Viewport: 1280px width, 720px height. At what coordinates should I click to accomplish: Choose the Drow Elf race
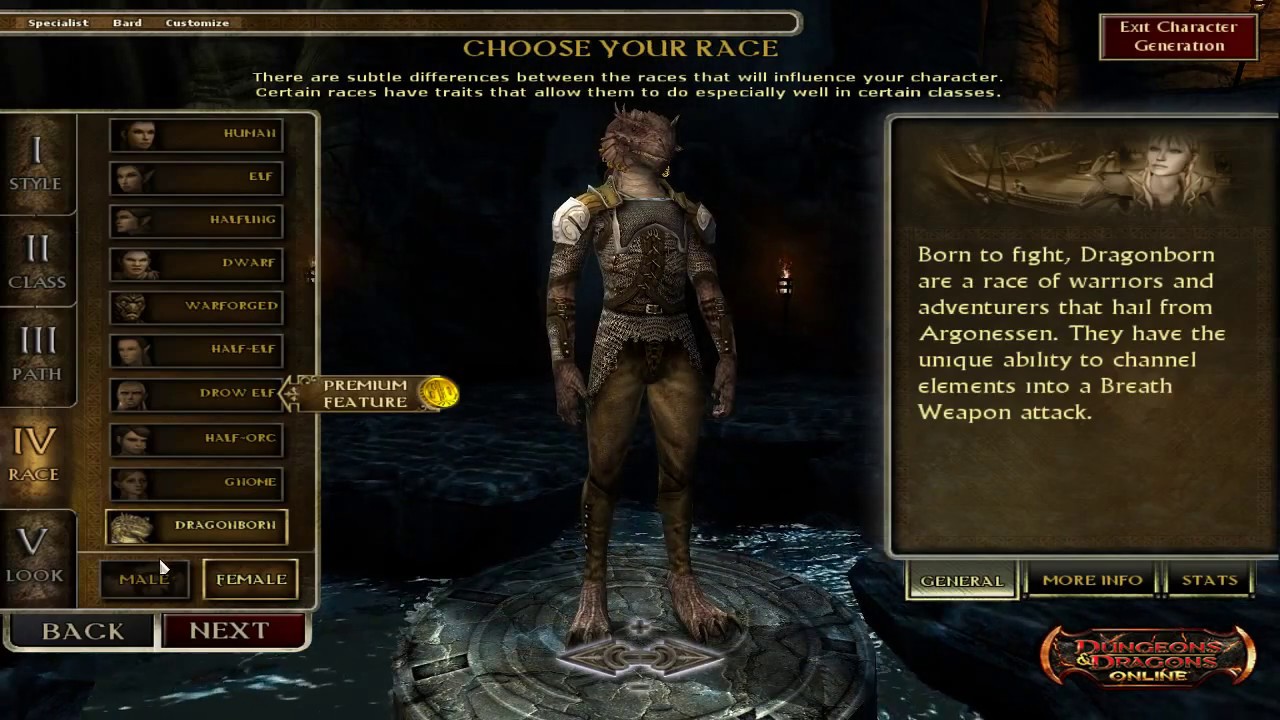196,393
